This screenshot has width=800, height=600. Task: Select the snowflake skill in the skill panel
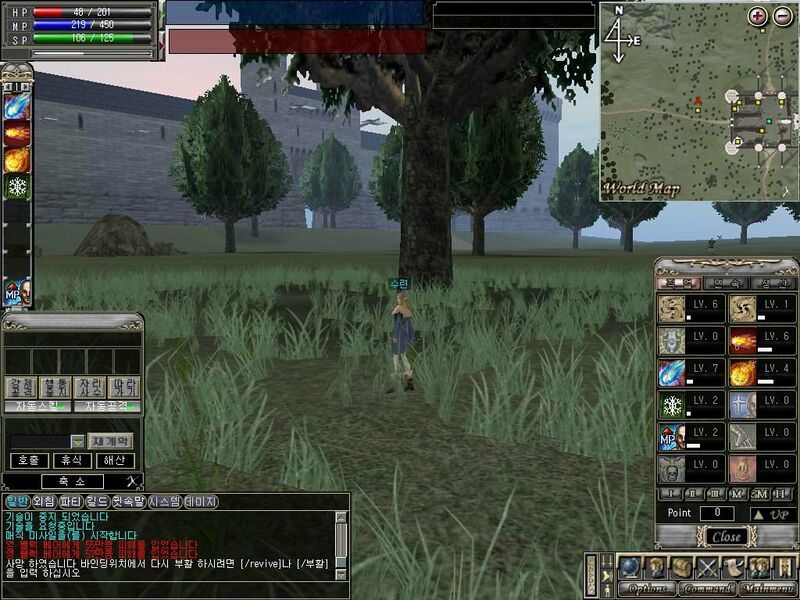pyautogui.click(x=671, y=405)
